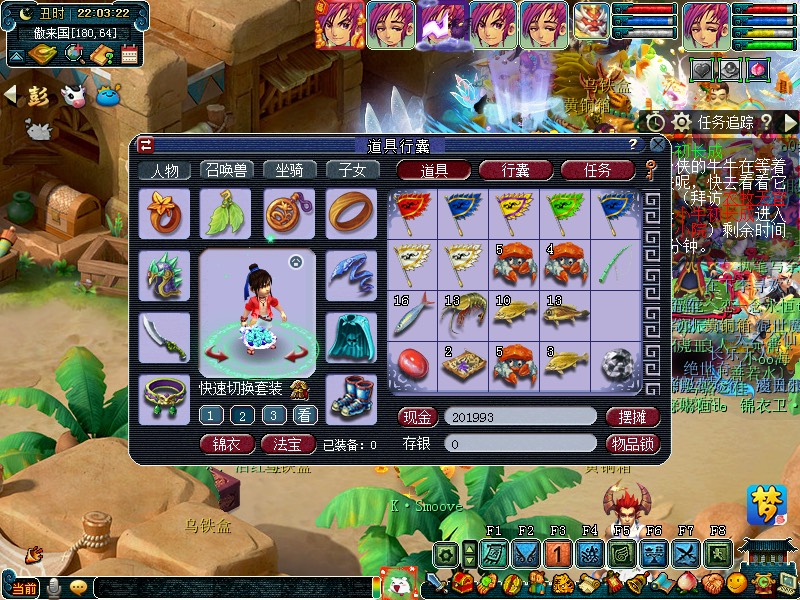
Task: Switch to the 行囊 bag tab
Action: pyautogui.click(x=516, y=170)
